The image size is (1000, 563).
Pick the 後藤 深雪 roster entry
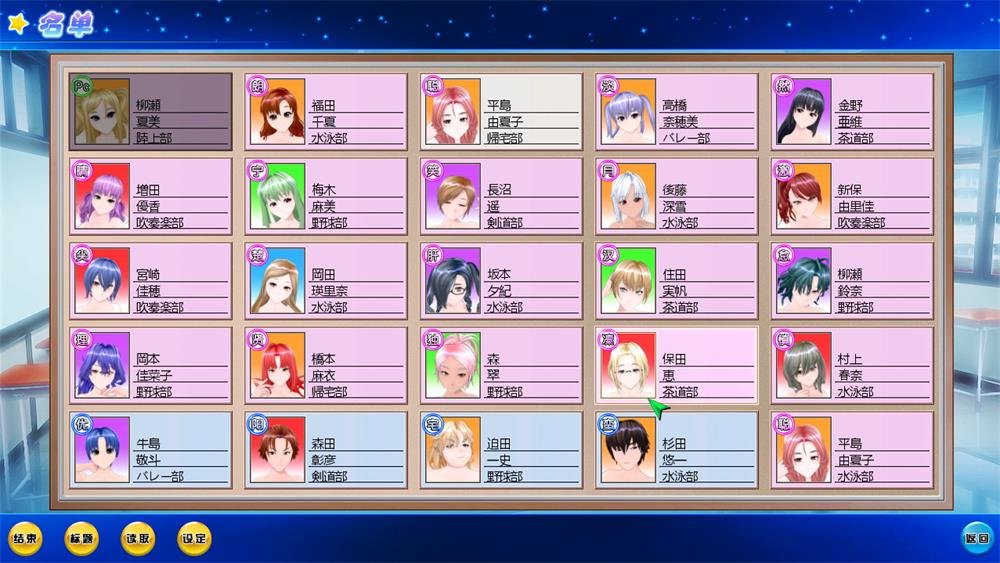click(x=677, y=196)
